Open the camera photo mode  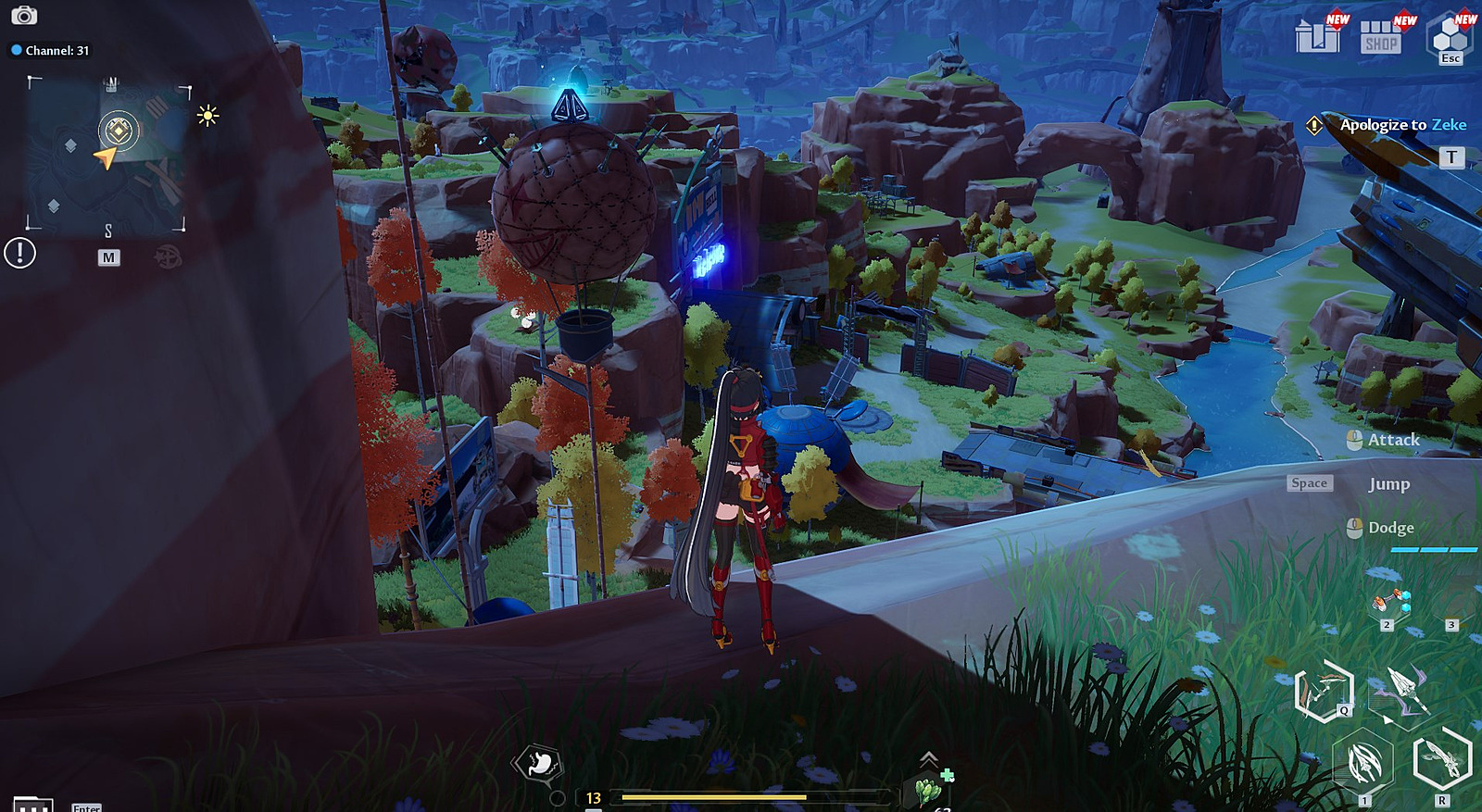point(24,16)
